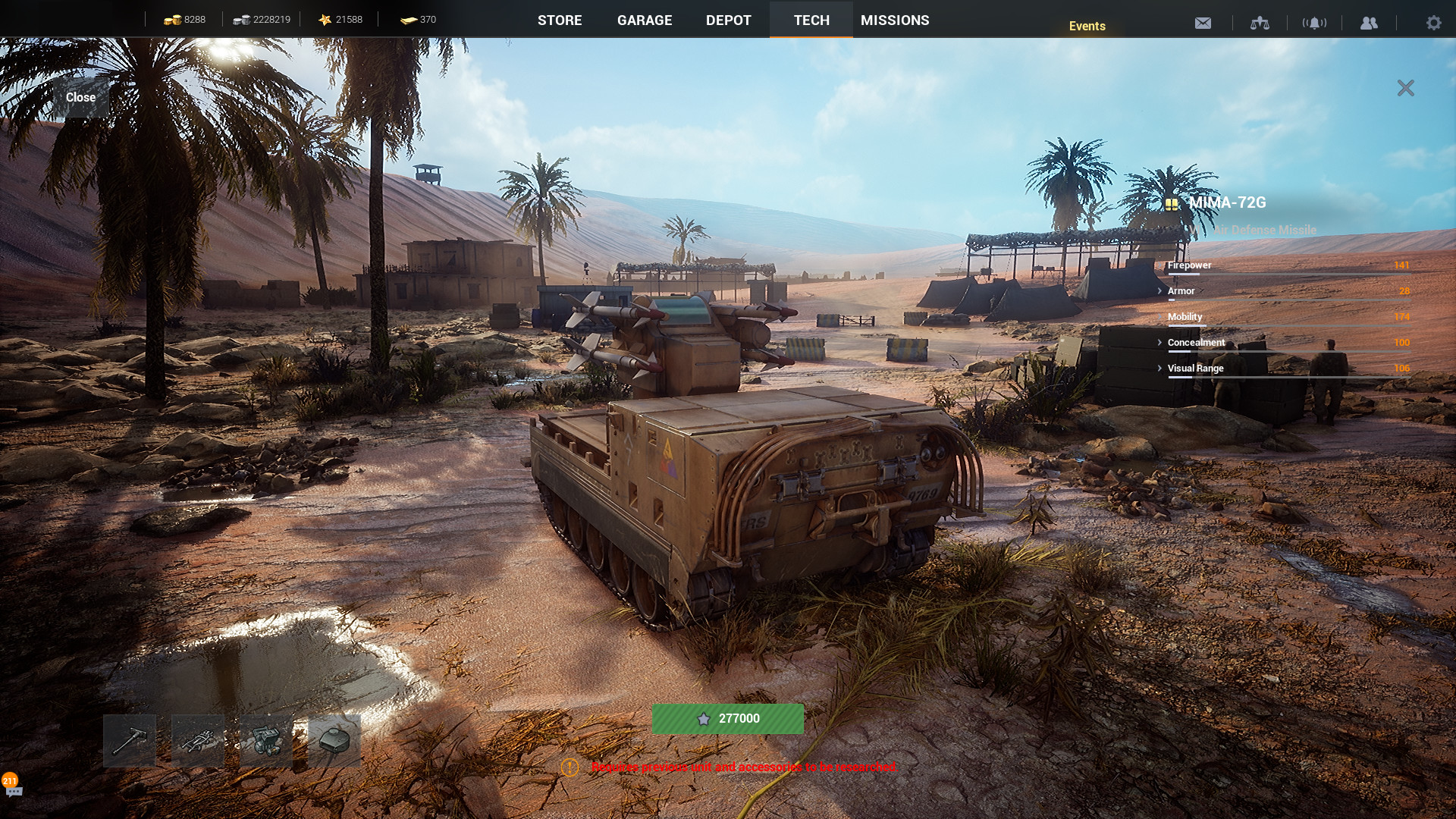The width and height of the screenshot is (1456, 819).
Task: Show the Events page
Action: coord(1087,26)
